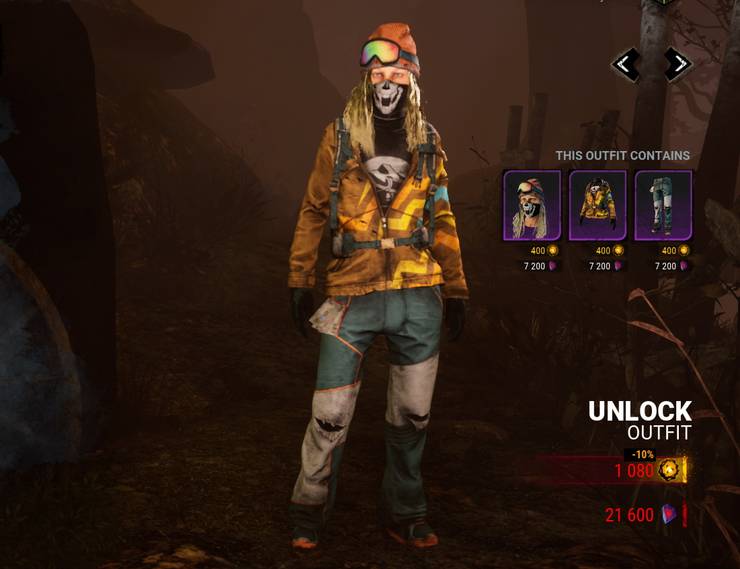Viewport: 740px width, 569px height.
Task: Select the green pants legs piece
Action: tap(663, 206)
